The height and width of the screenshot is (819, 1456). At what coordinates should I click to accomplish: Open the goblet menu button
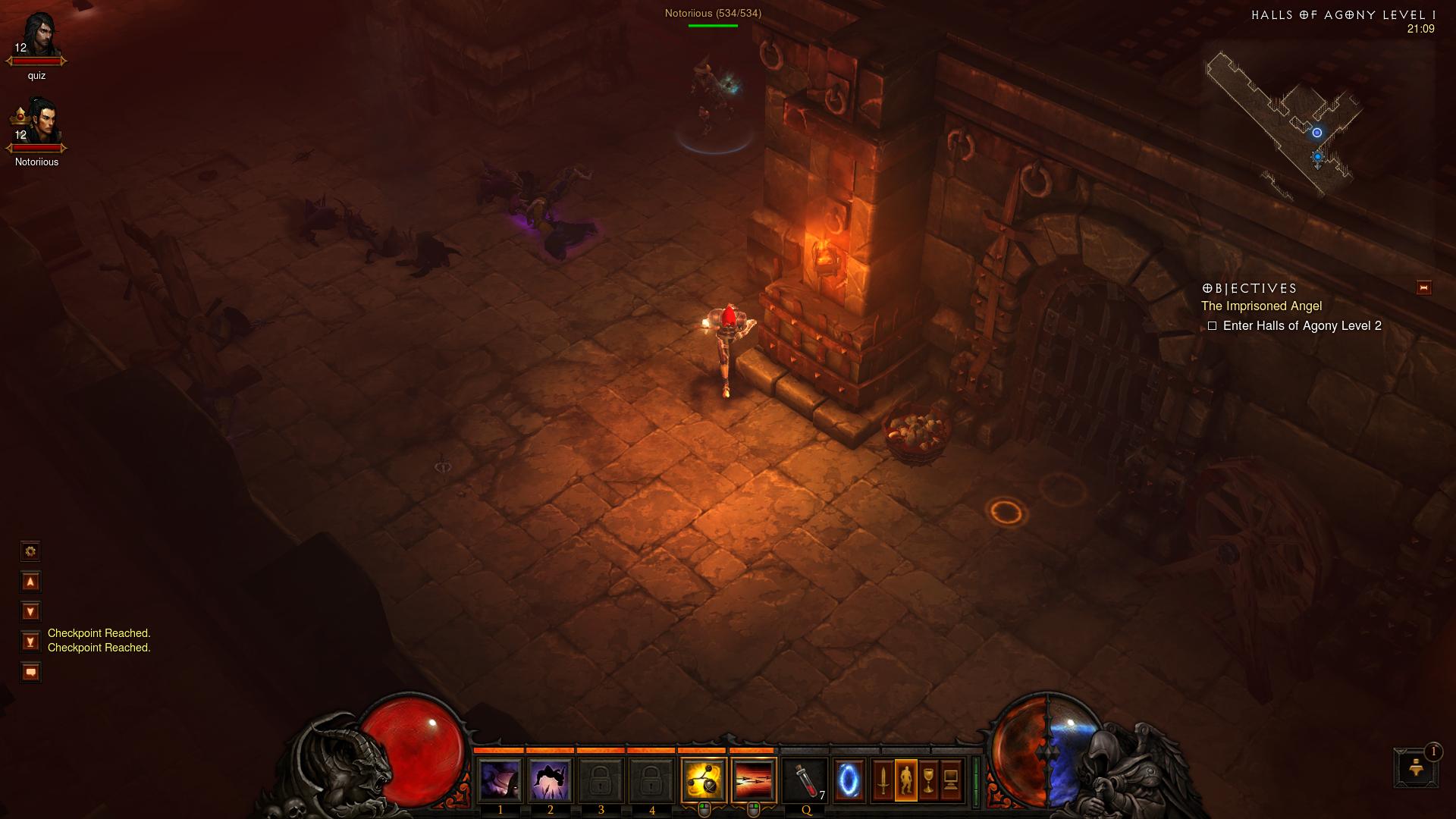coord(928,780)
